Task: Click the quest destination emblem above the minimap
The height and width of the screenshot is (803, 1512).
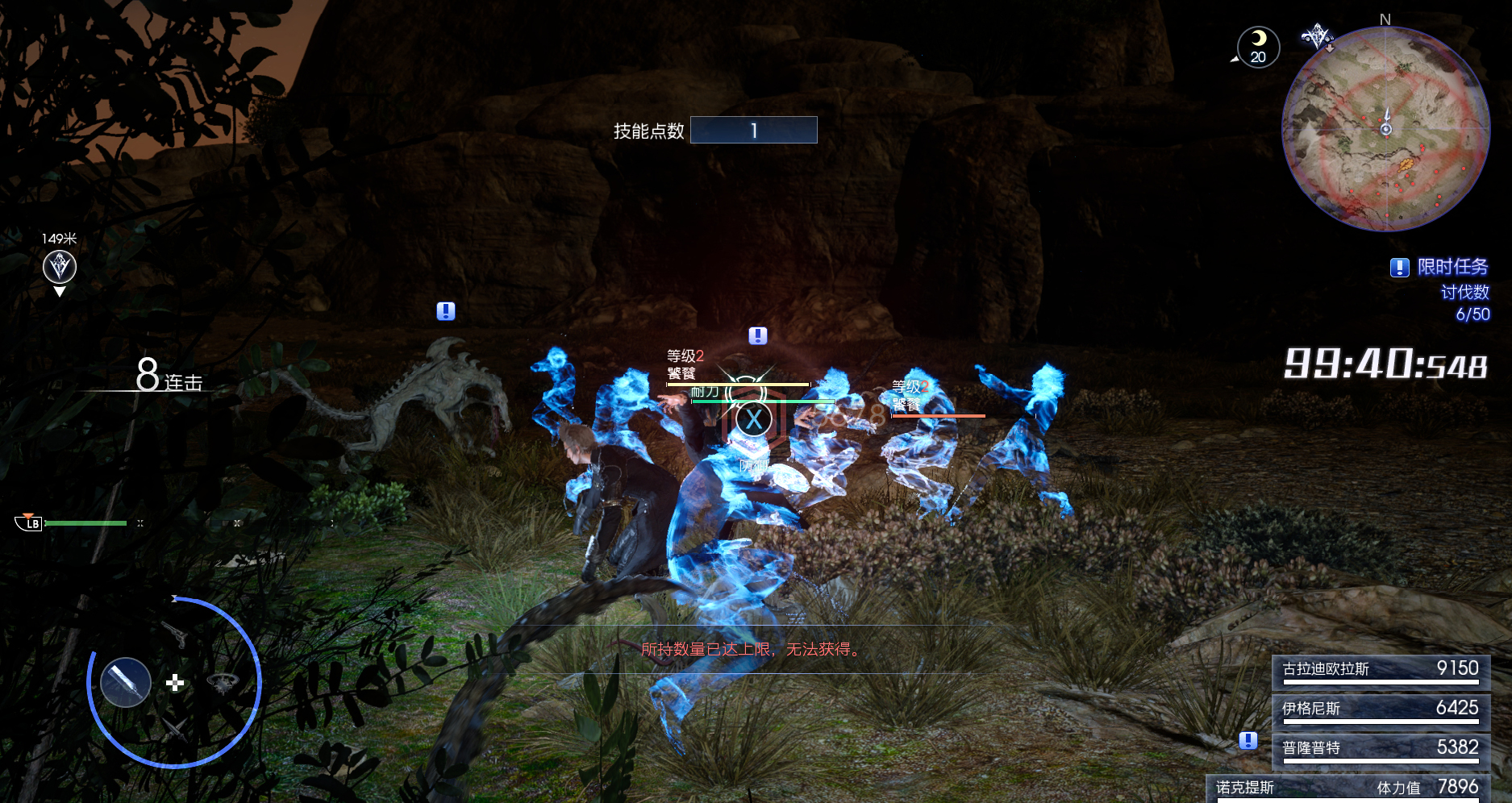Action: tap(1317, 36)
